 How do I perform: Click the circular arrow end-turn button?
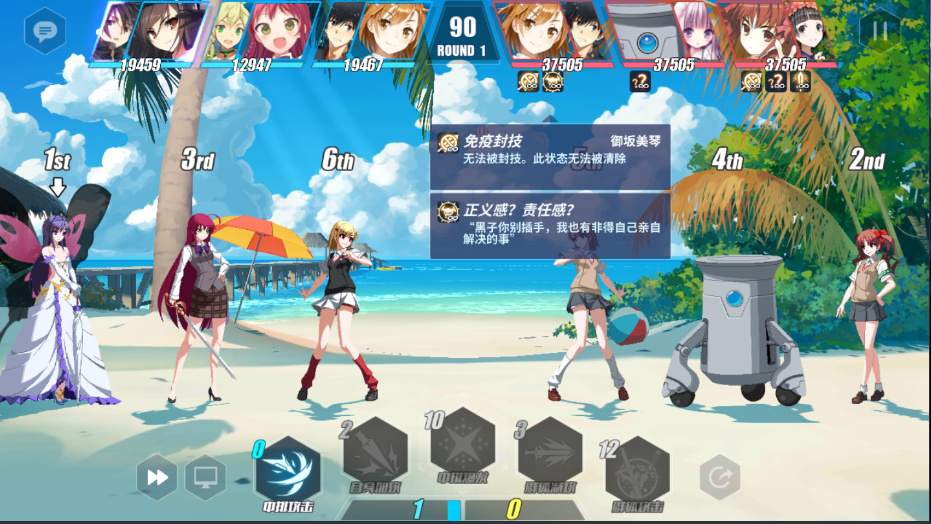point(719,477)
